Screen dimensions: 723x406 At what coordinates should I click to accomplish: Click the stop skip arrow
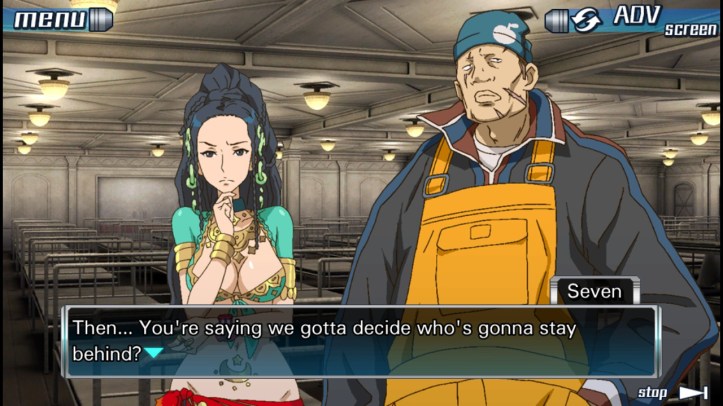click(x=693, y=392)
